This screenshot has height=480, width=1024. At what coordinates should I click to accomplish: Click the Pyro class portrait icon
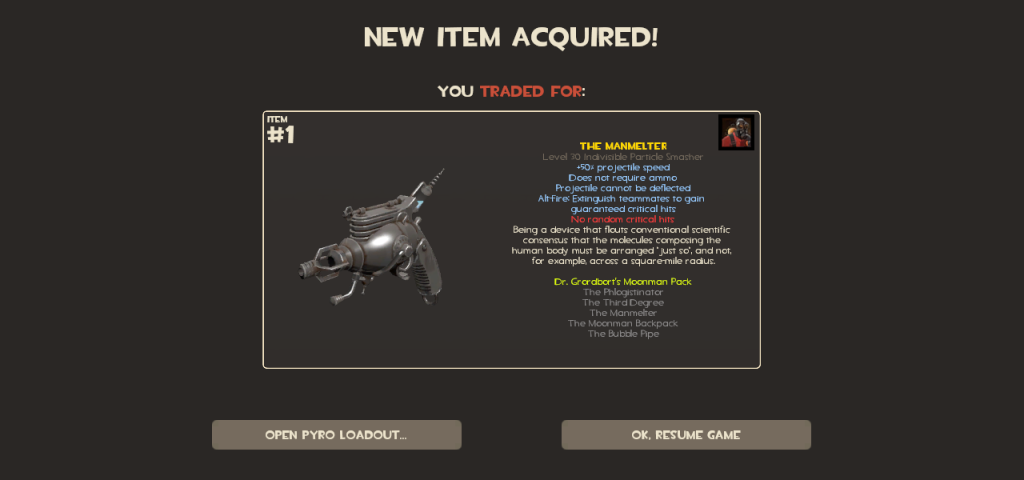pos(736,133)
